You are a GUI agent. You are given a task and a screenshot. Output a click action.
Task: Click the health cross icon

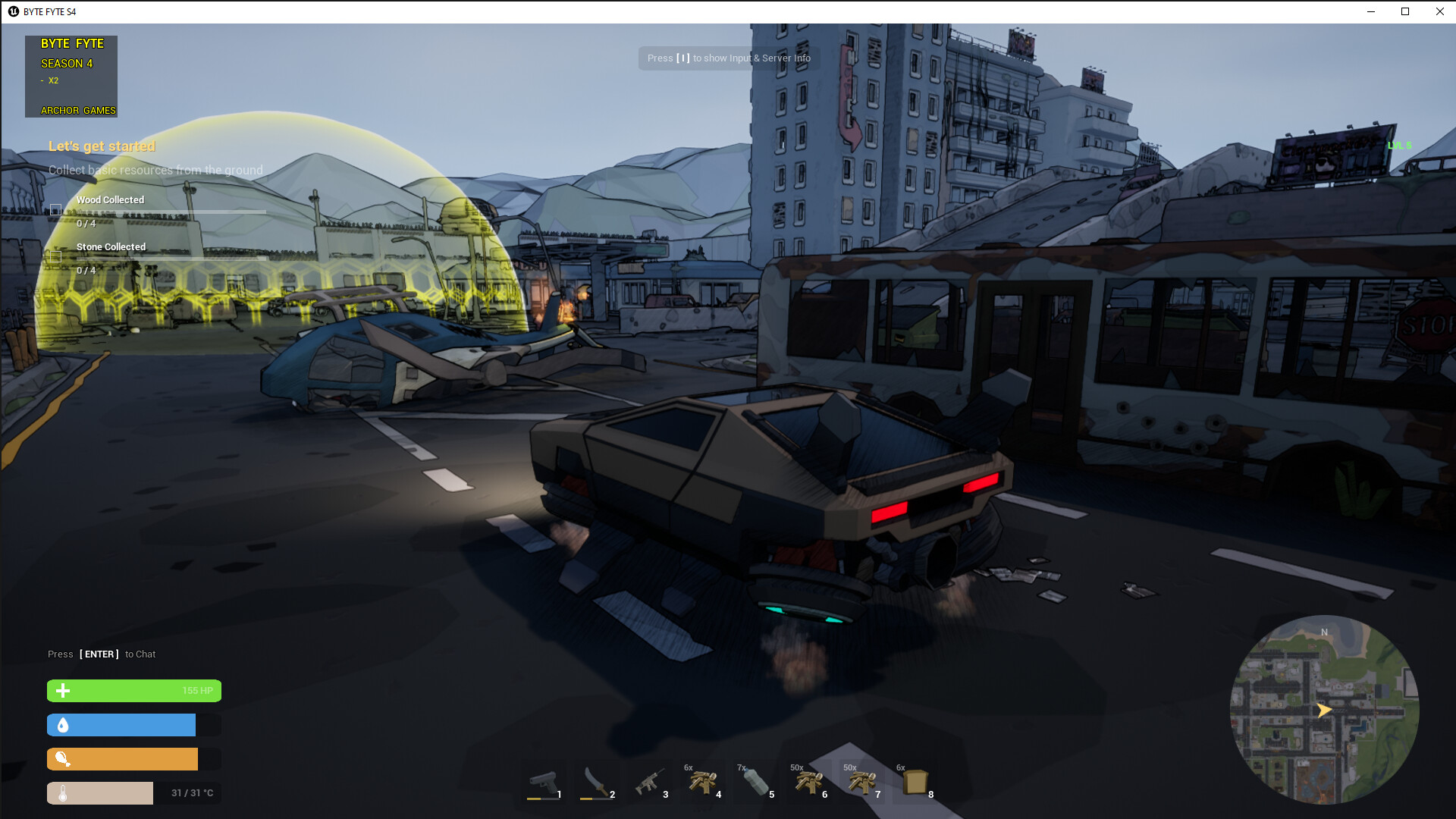coord(63,691)
